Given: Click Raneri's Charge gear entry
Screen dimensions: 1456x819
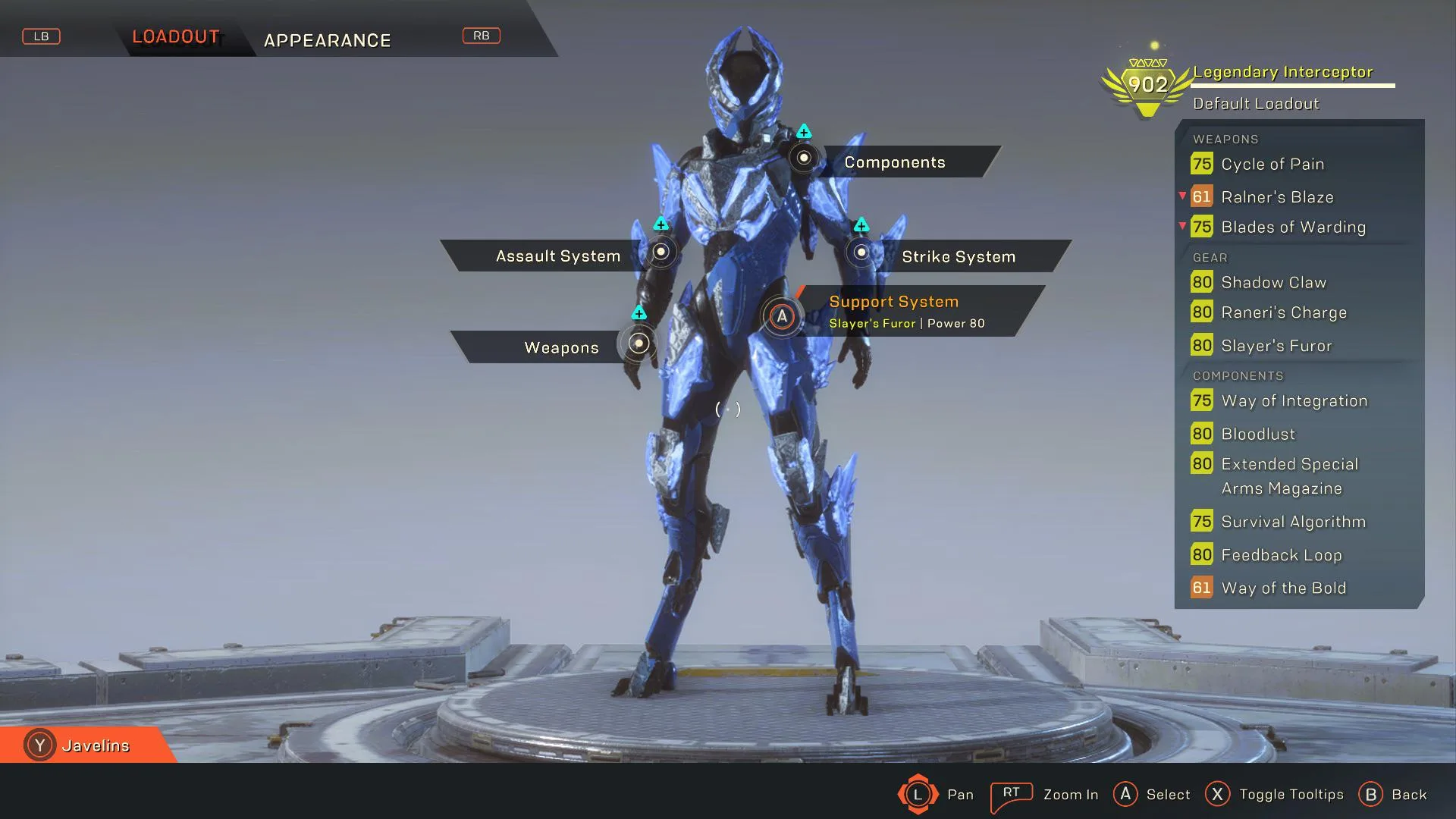Looking at the screenshot, I should (1283, 312).
